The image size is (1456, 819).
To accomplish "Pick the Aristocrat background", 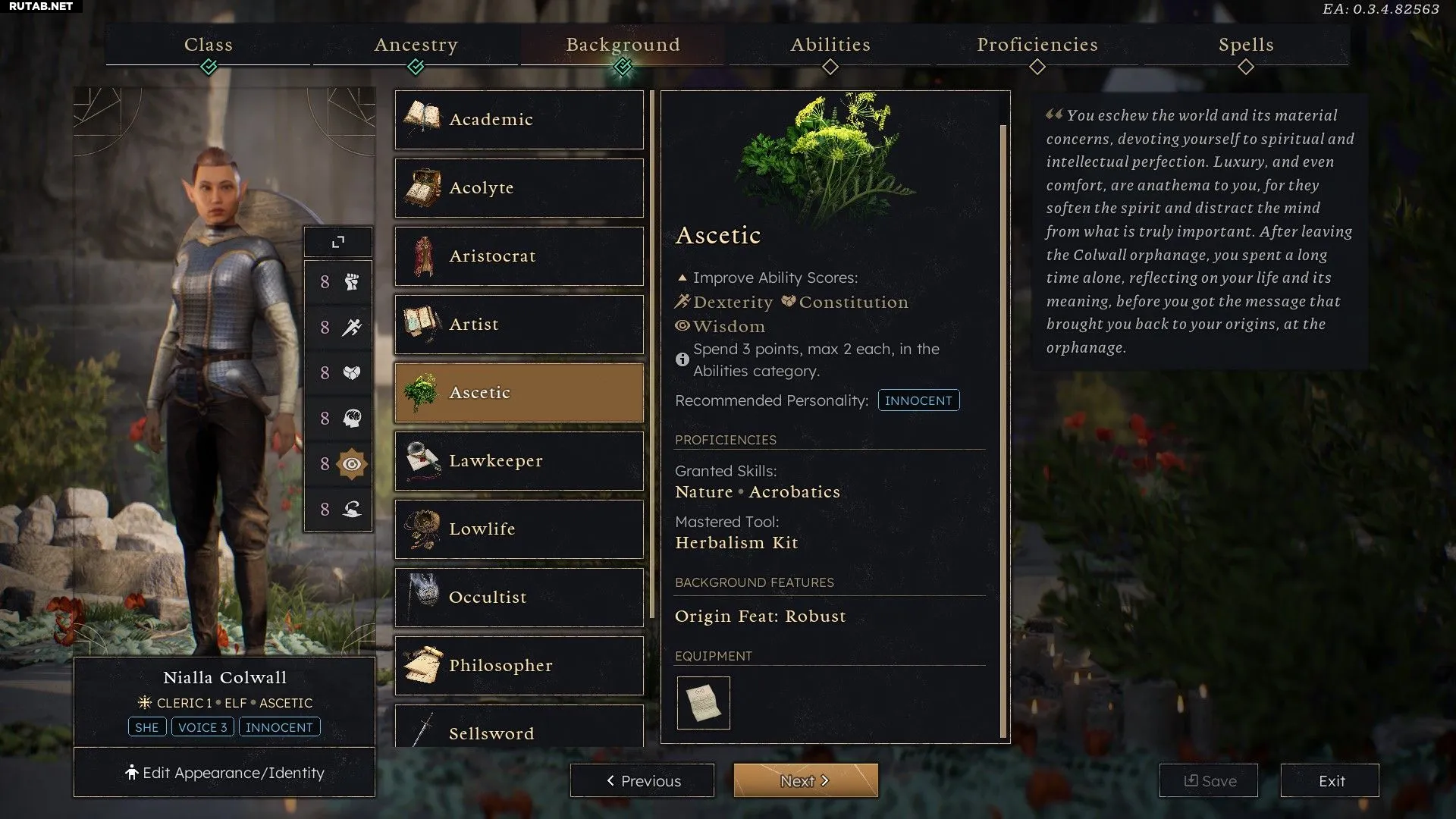I will (519, 256).
